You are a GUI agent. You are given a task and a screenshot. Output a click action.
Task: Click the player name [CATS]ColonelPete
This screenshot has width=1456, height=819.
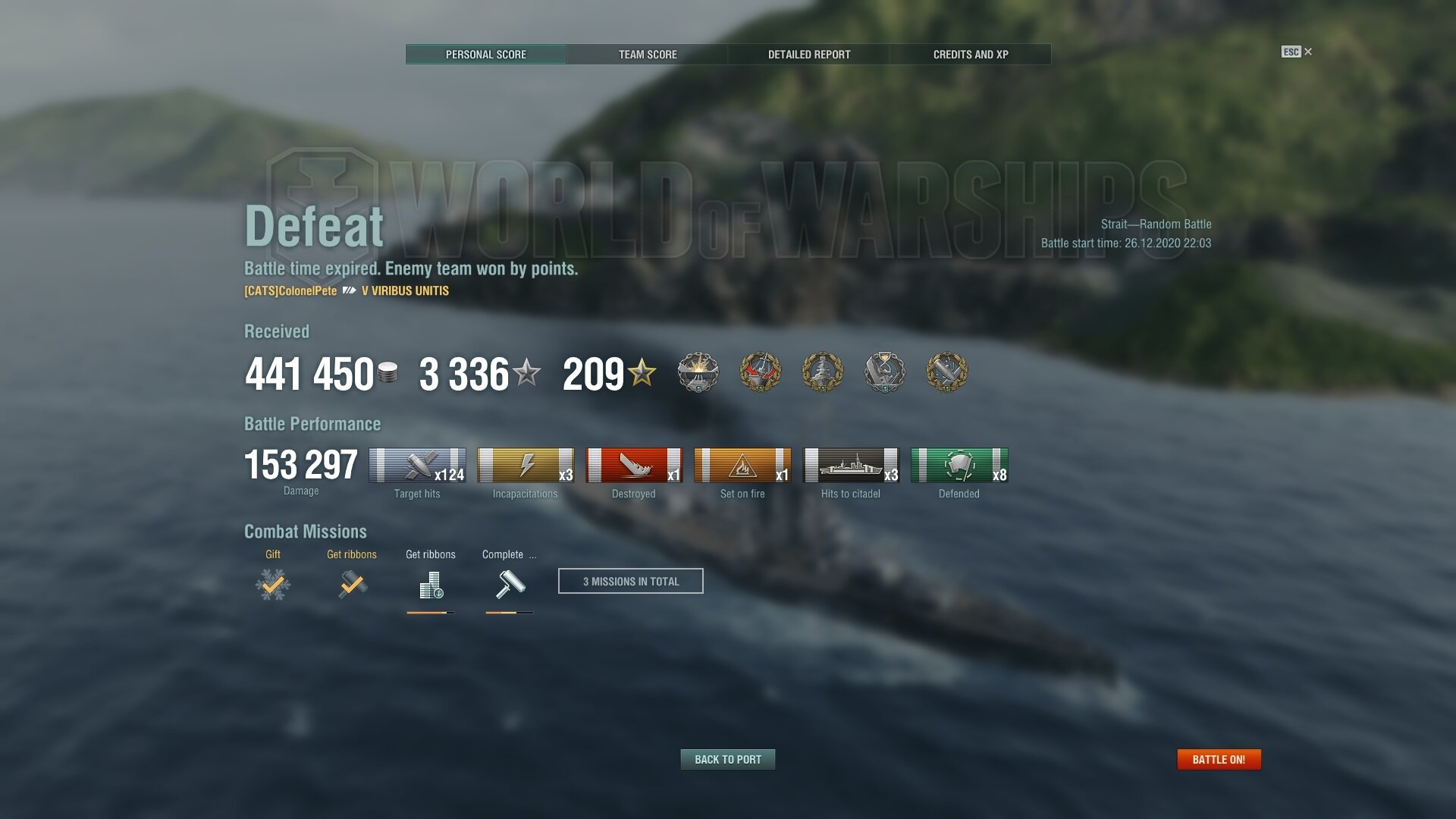(x=290, y=291)
